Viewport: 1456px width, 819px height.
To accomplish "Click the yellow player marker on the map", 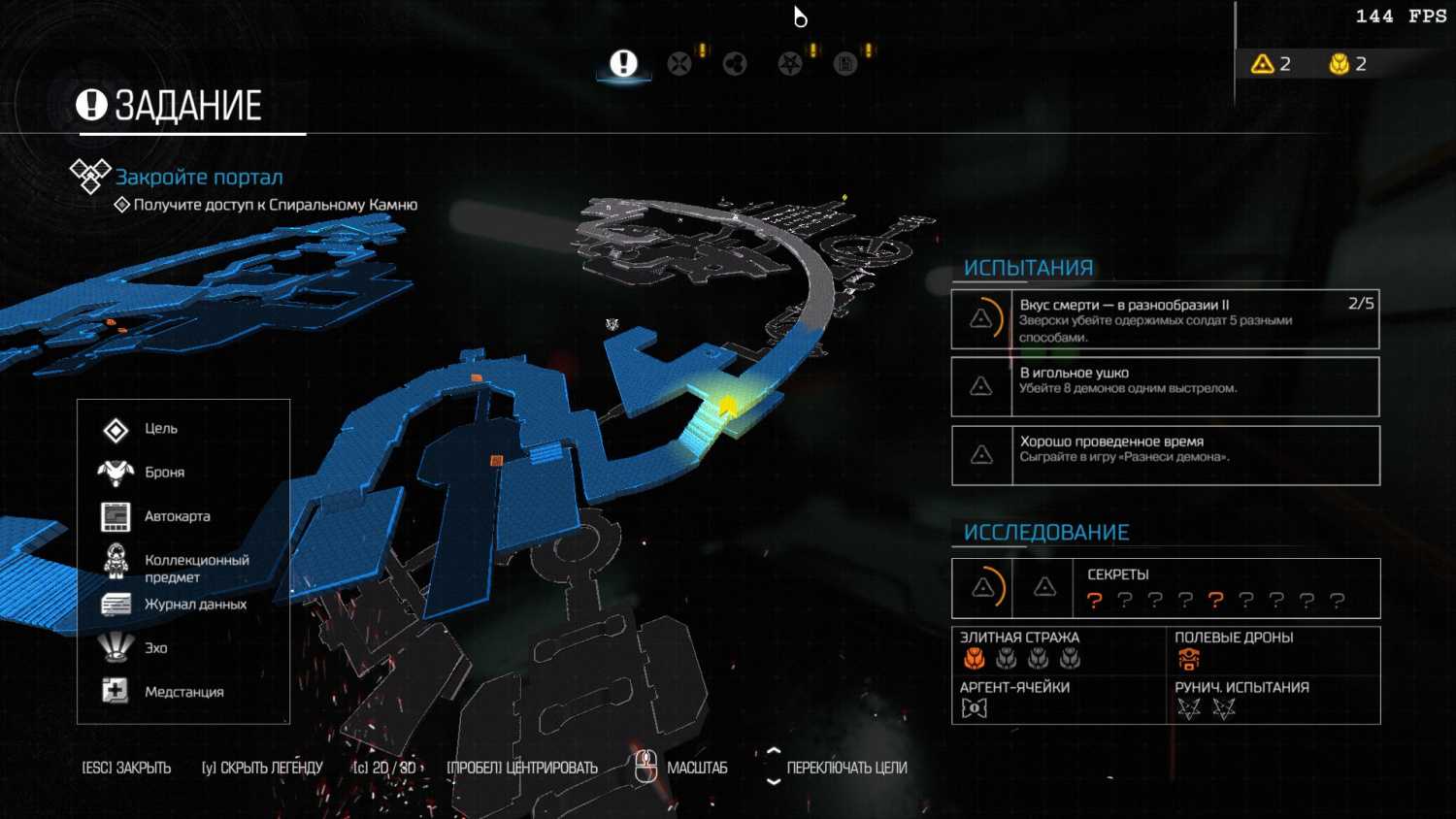I will pyautogui.click(x=728, y=407).
